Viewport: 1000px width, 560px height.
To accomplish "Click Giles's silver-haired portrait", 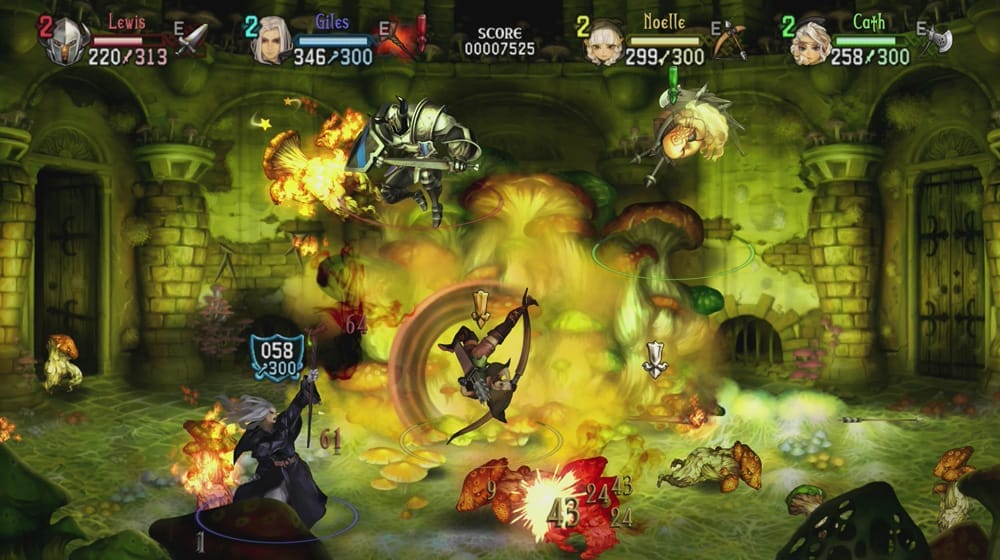I will [x=270, y=41].
